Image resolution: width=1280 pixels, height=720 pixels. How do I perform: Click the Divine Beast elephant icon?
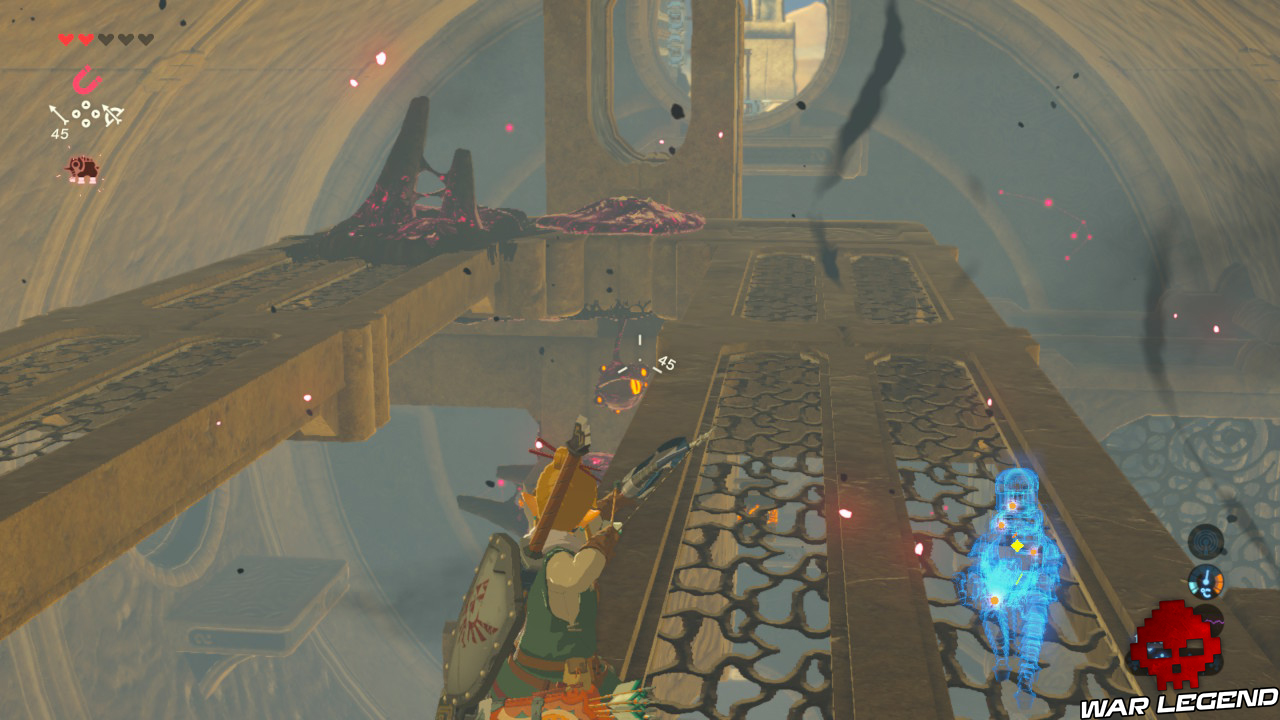83,168
